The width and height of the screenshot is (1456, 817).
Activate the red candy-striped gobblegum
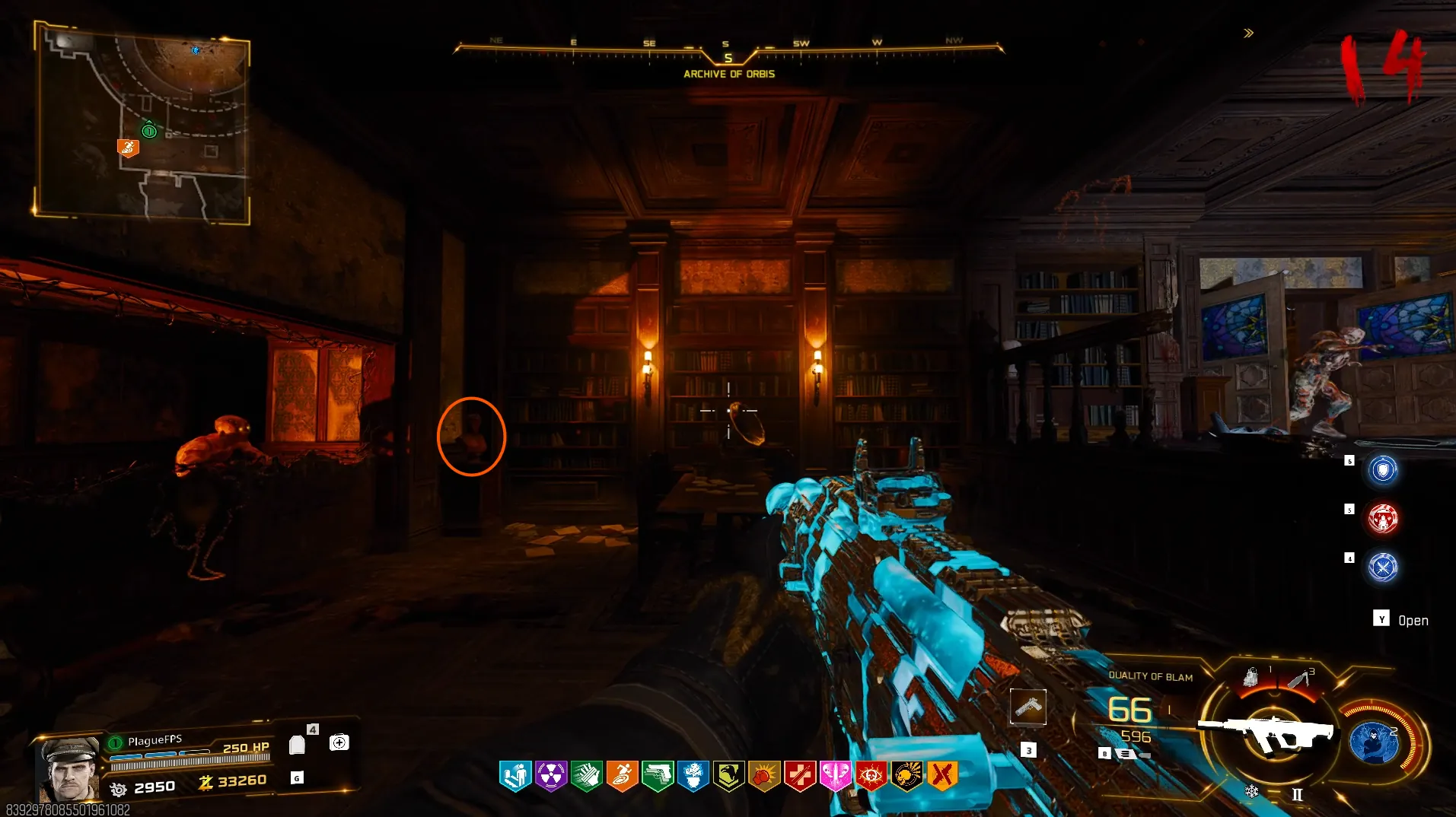1383,518
